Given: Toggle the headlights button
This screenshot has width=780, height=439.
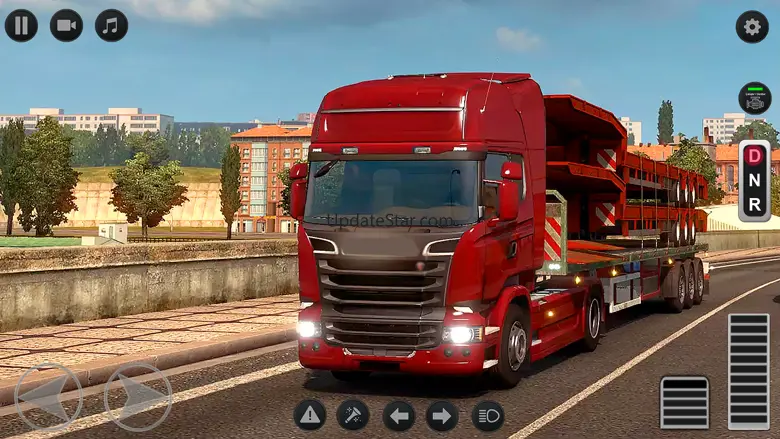Looking at the screenshot, I should [488, 415].
